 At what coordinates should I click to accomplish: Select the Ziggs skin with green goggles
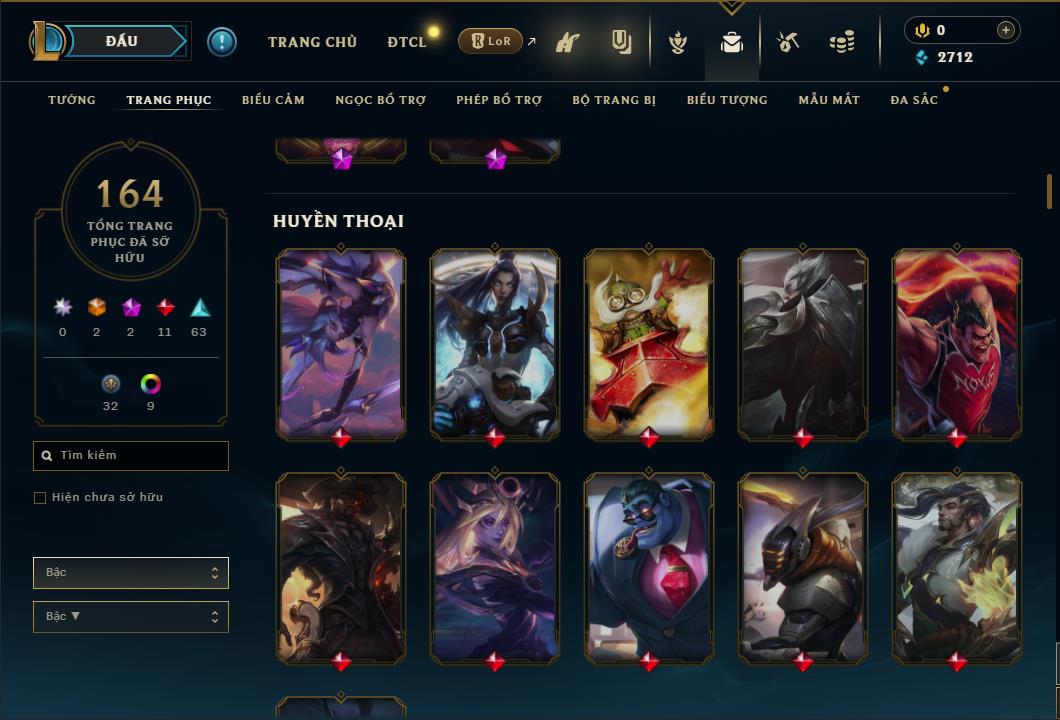(x=649, y=342)
